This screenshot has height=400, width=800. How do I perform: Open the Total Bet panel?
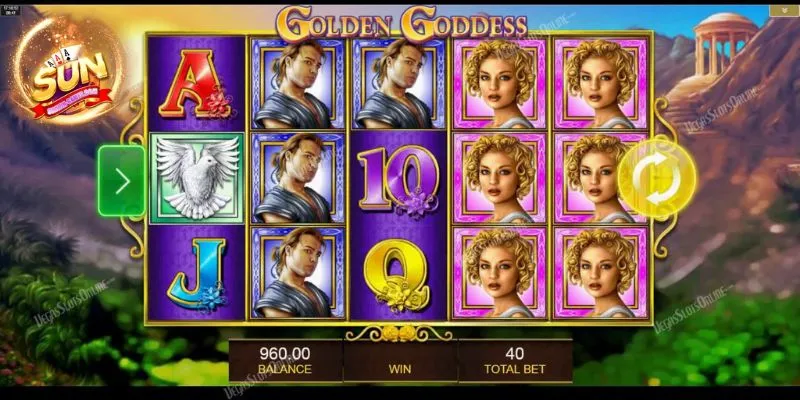514,359
